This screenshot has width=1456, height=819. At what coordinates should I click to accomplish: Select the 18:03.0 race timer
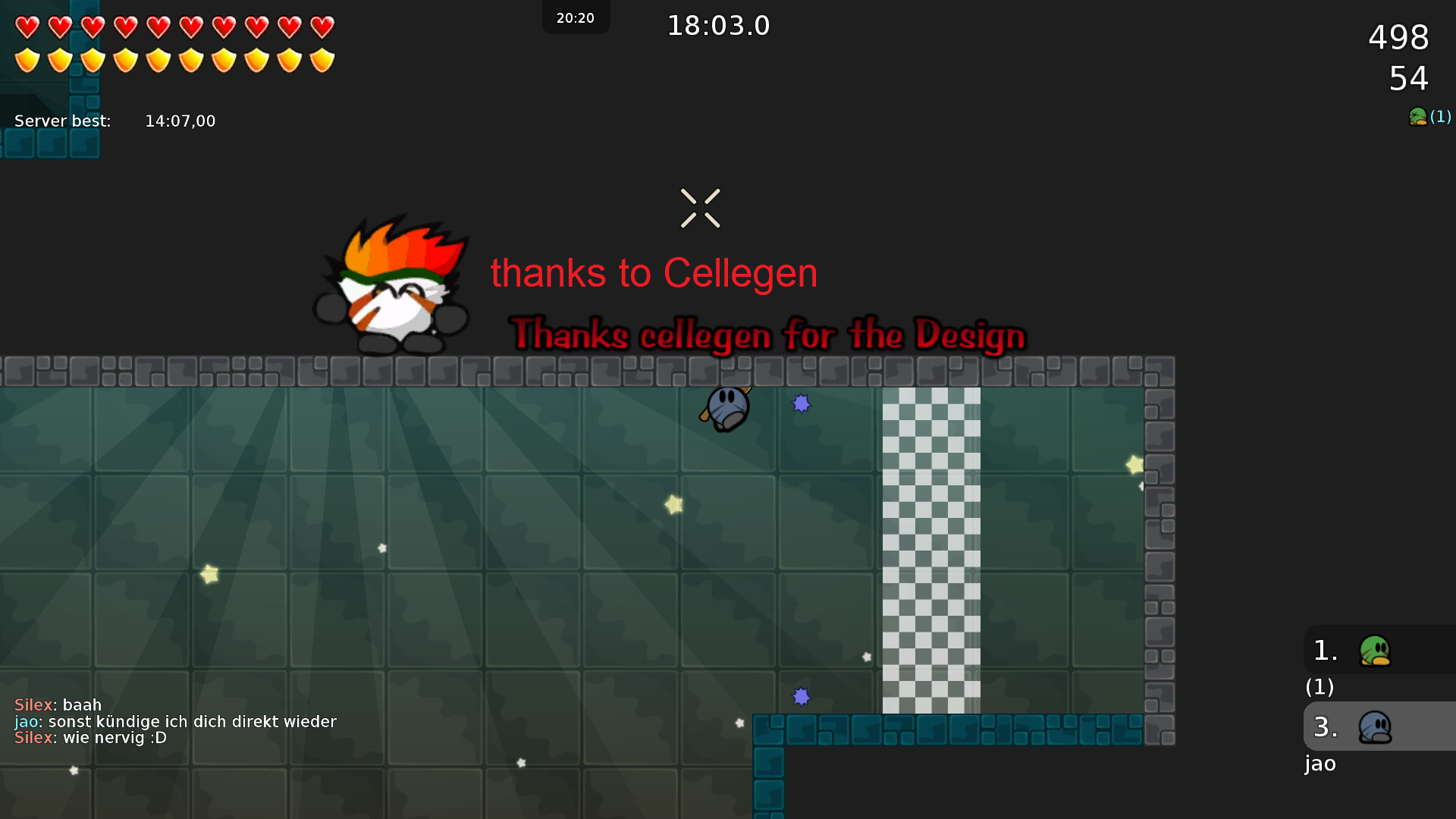point(718,25)
